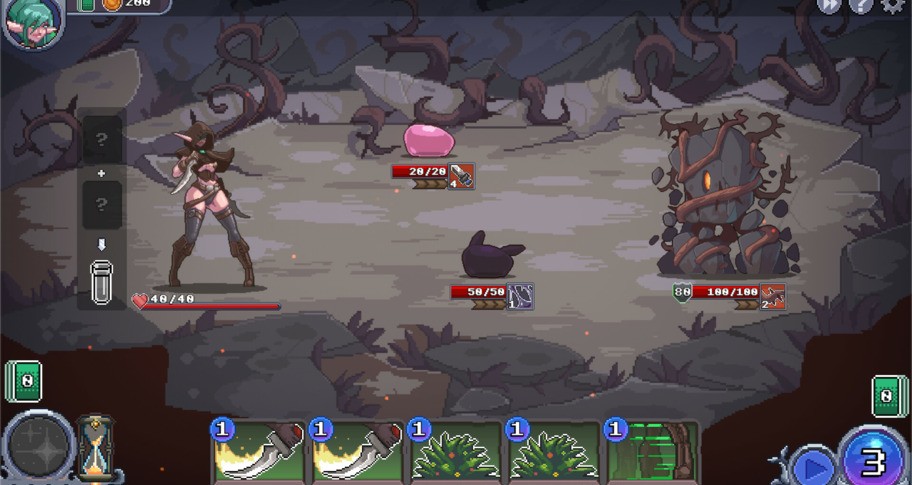Select the green barrel card in hand

[x=651, y=455]
